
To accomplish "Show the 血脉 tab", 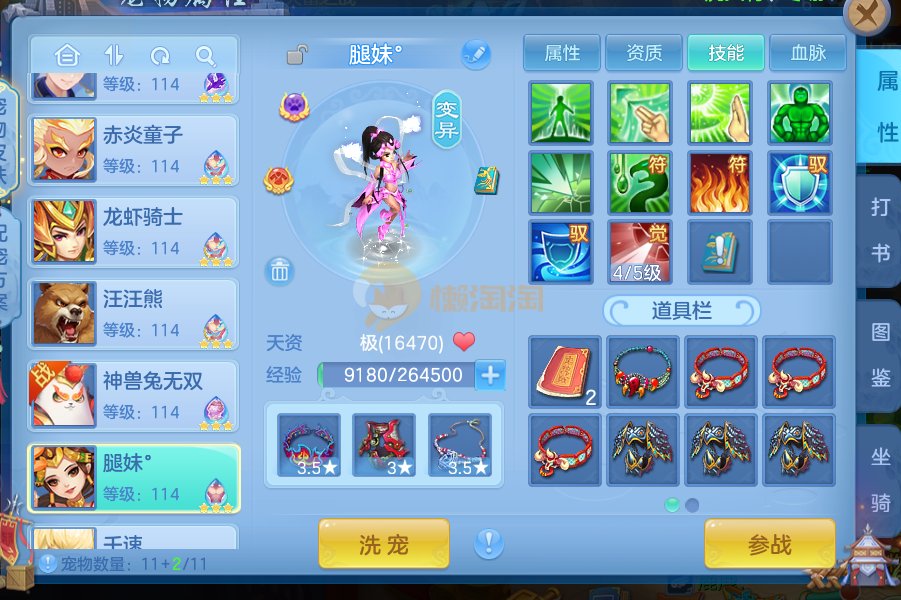I will coord(807,53).
